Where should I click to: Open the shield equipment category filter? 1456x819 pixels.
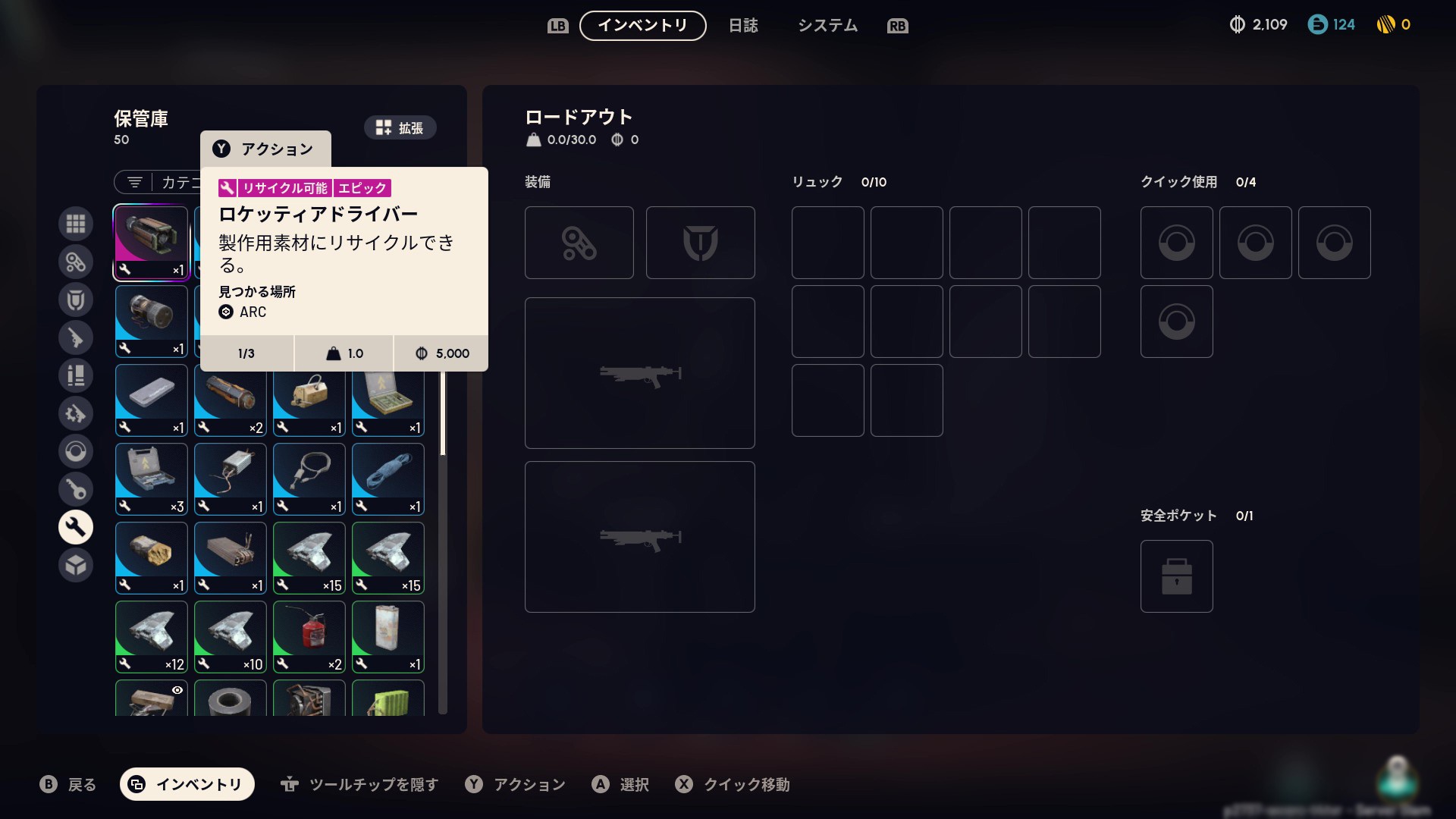(76, 300)
